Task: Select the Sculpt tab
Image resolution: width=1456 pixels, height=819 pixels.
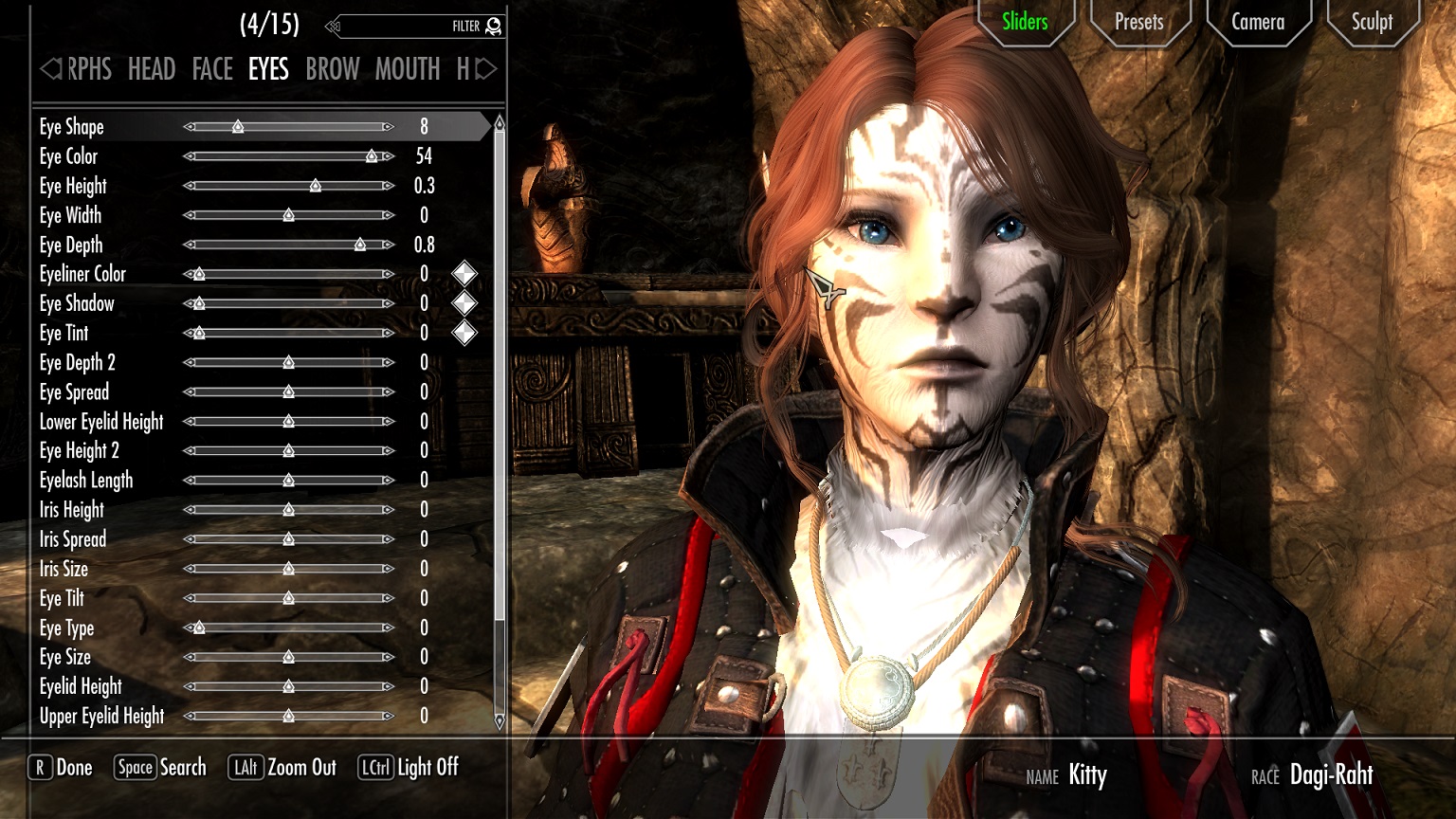Action: tap(1372, 22)
